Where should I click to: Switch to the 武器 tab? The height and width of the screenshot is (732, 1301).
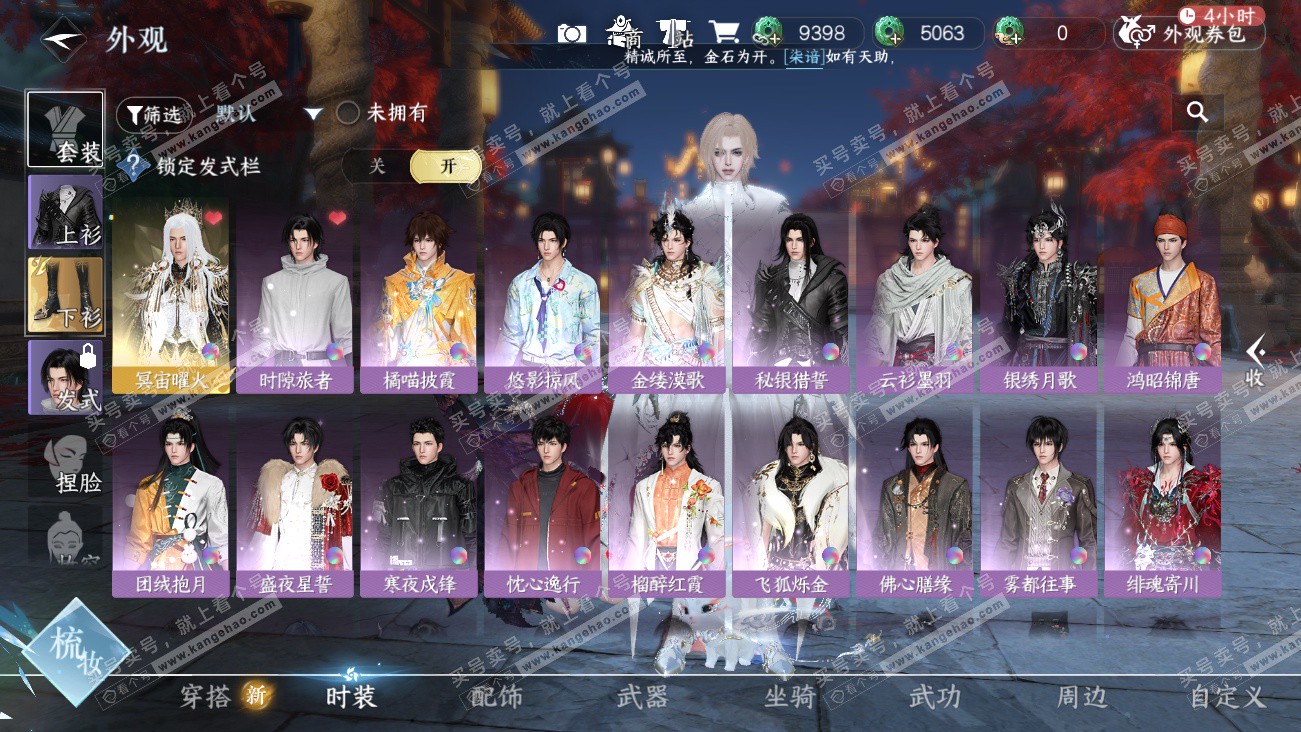pyautogui.click(x=642, y=697)
